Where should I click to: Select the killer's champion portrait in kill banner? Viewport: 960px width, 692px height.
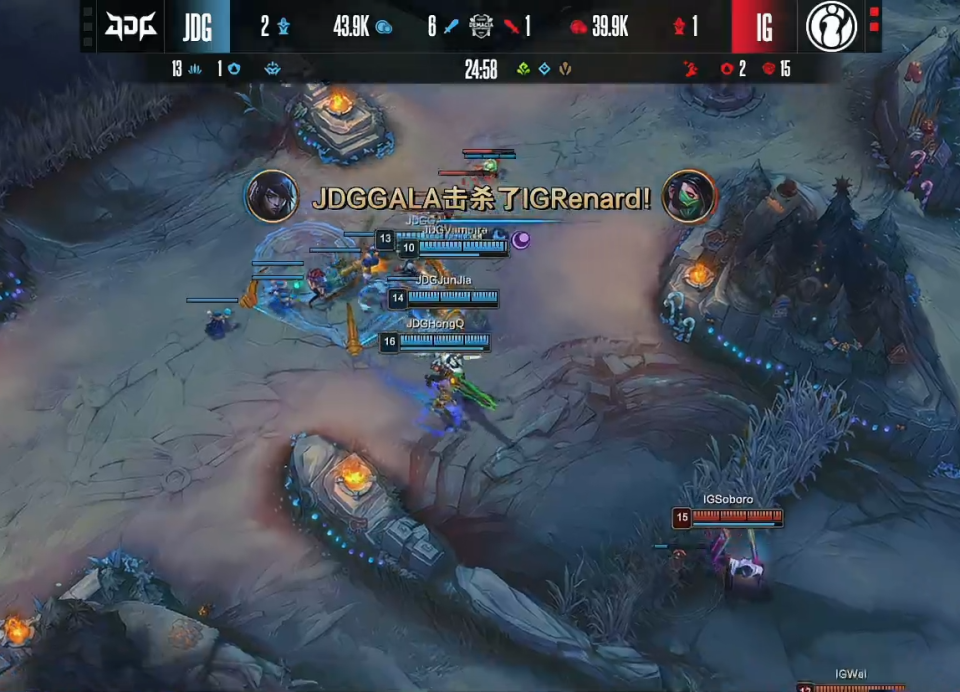point(272,197)
